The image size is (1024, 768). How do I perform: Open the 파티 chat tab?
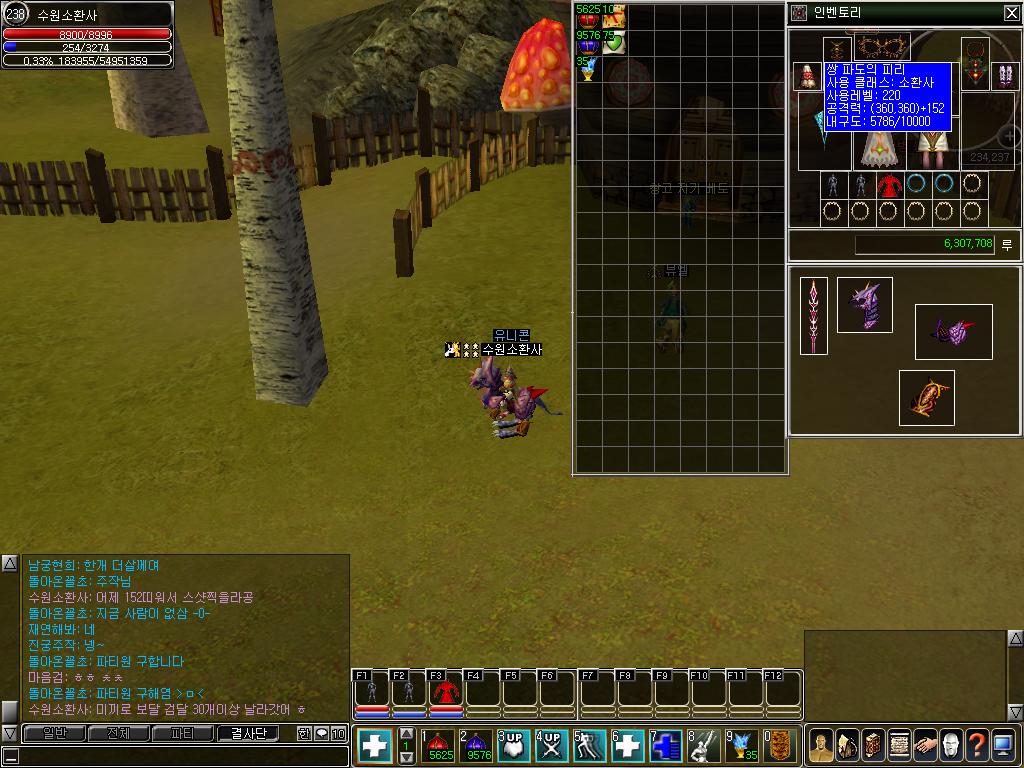183,733
